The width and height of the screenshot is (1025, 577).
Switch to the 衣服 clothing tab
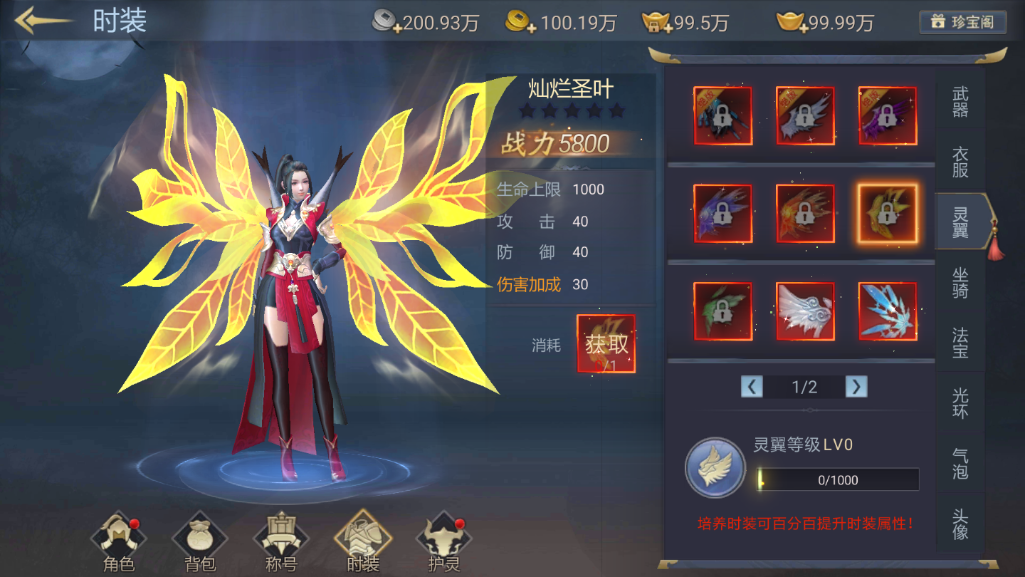(960, 162)
